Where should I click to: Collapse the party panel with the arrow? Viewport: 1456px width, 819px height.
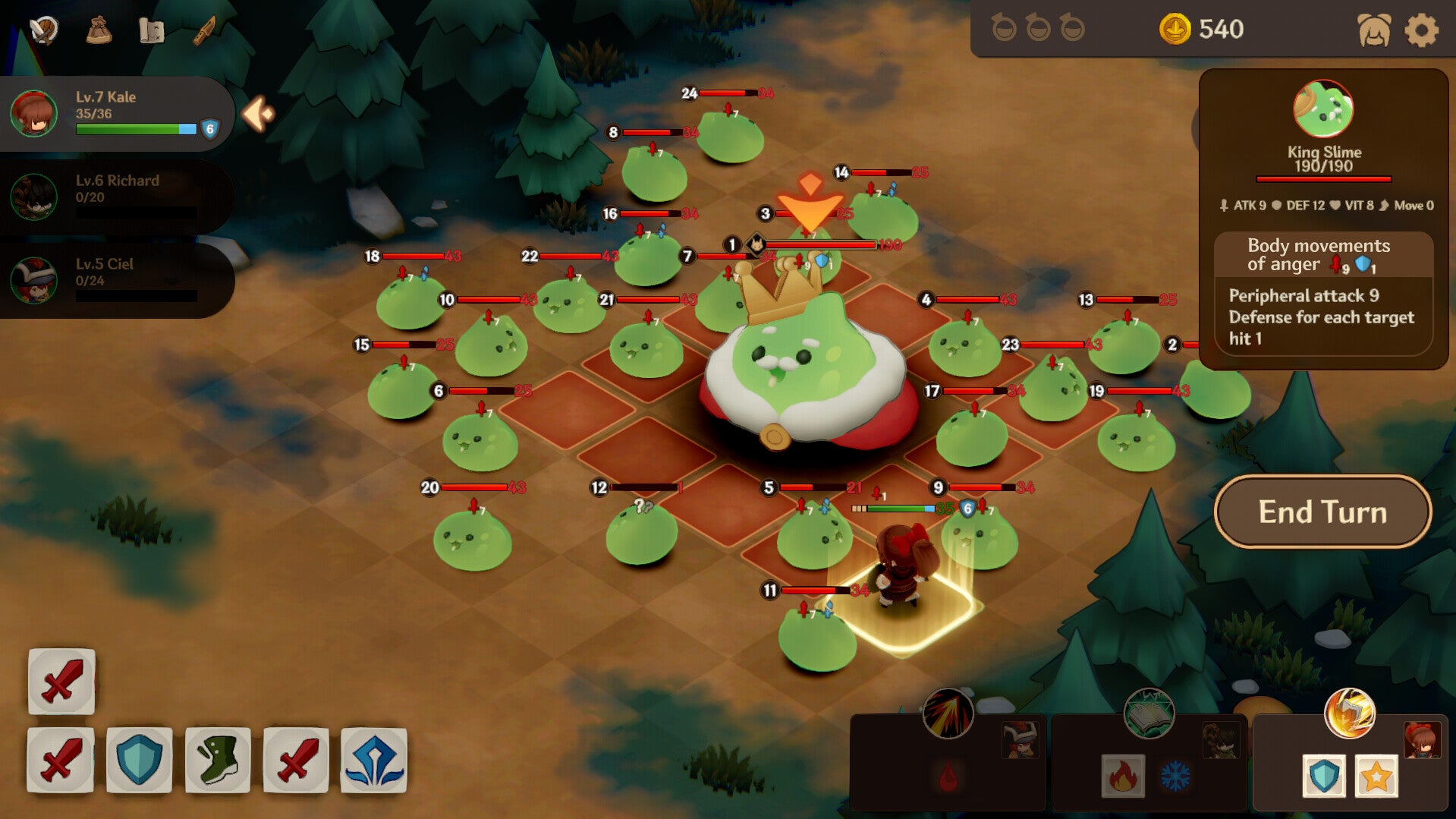259,114
